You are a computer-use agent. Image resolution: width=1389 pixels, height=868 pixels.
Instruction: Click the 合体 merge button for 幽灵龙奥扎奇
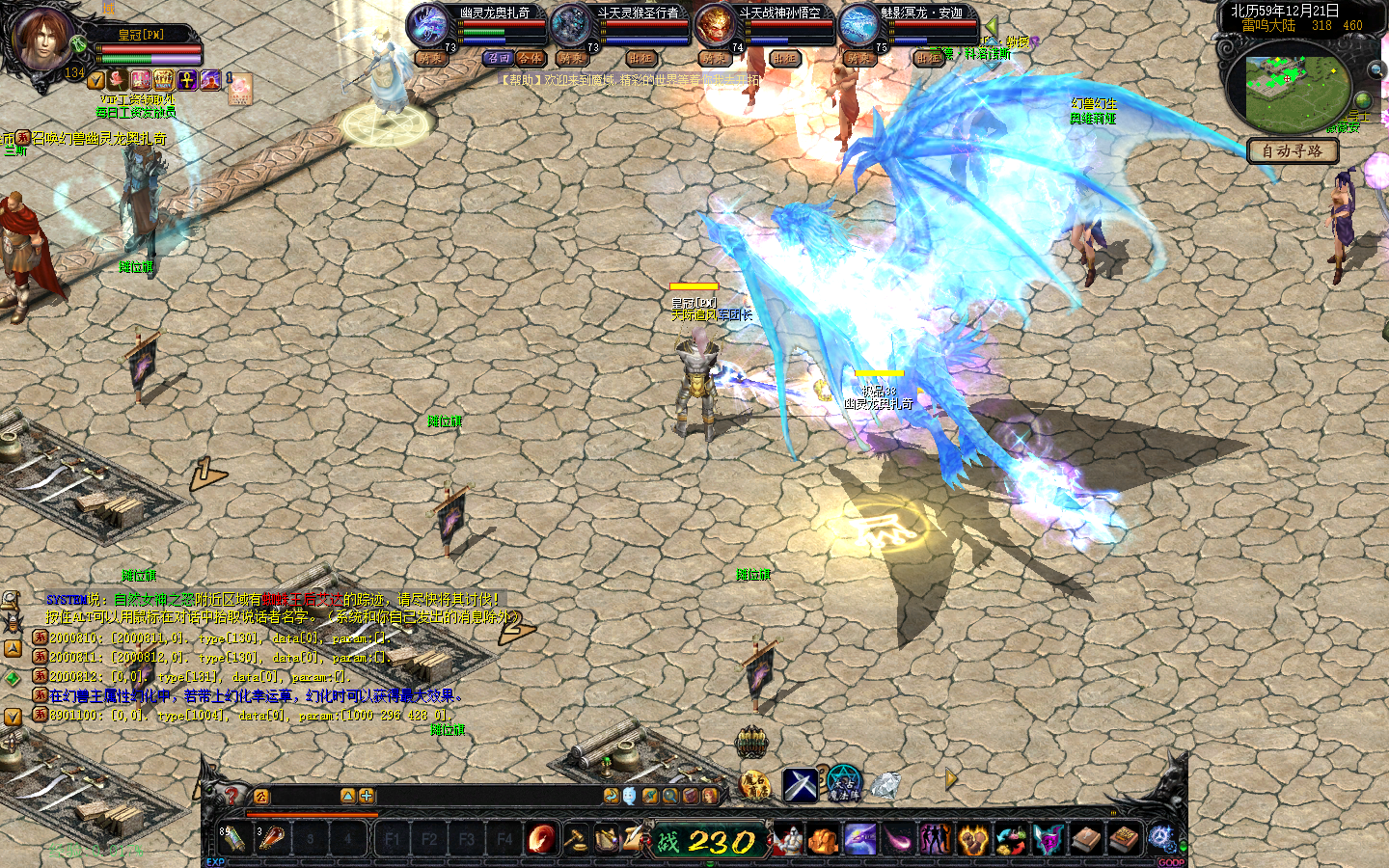coord(530,59)
